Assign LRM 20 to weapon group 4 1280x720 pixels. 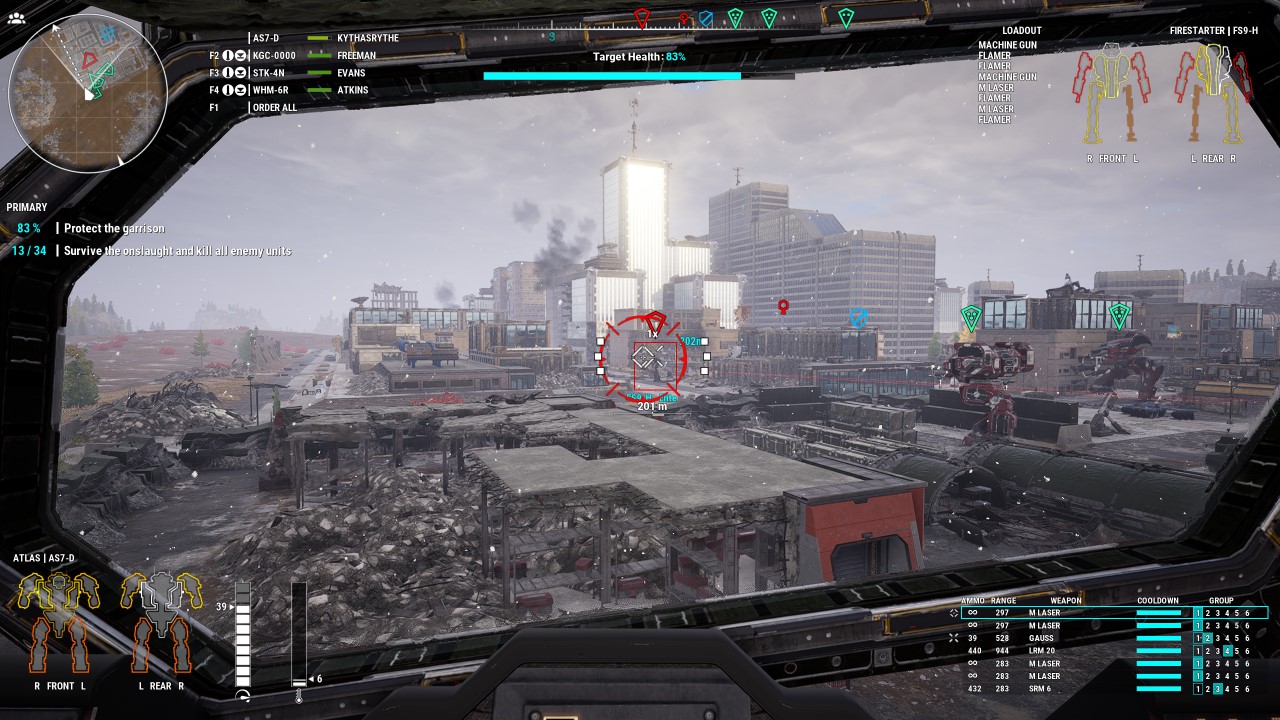tap(1229, 651)
